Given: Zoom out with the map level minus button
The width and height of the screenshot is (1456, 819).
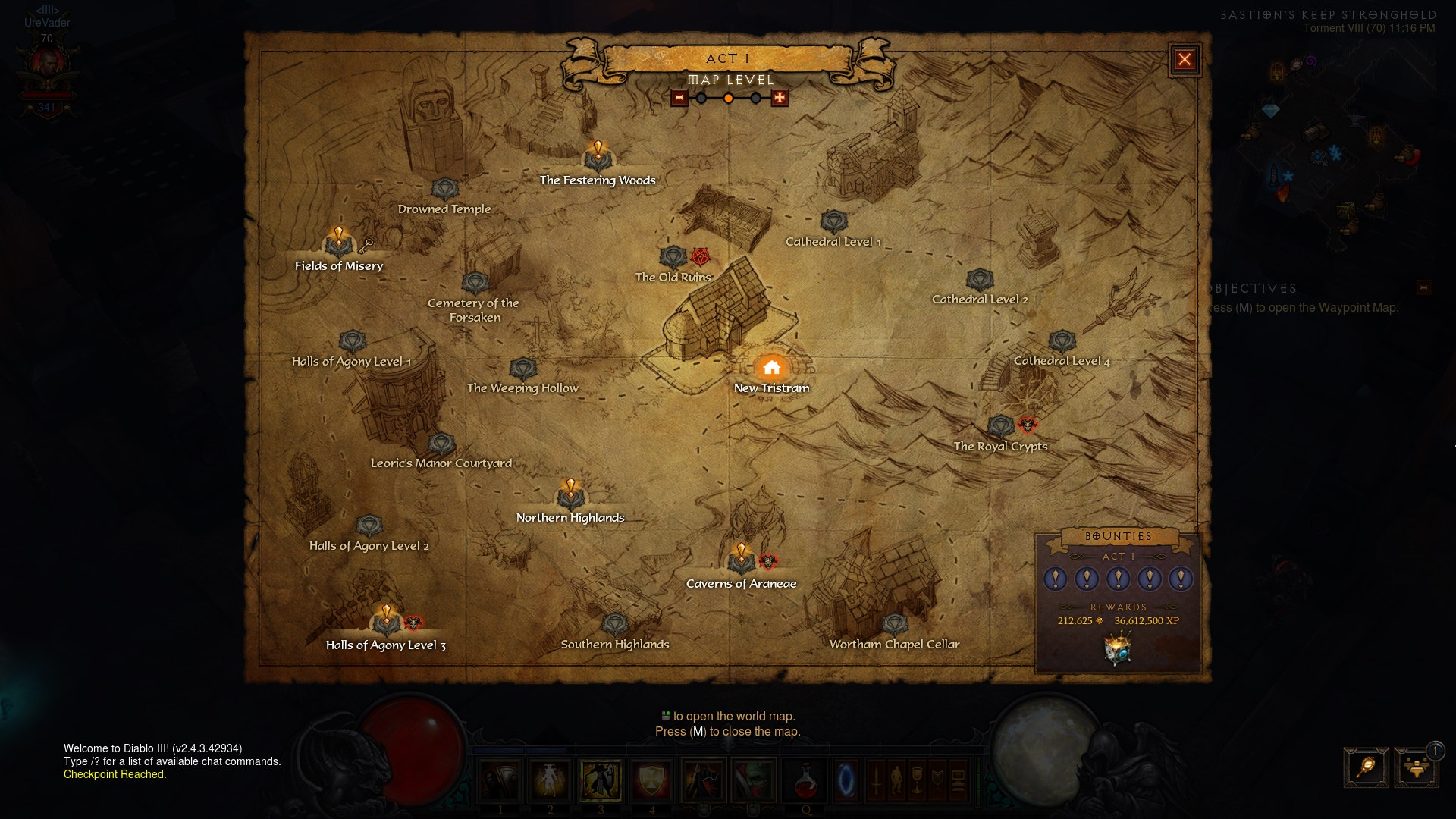Looking at the screenshot, I should tap(679, 98).
